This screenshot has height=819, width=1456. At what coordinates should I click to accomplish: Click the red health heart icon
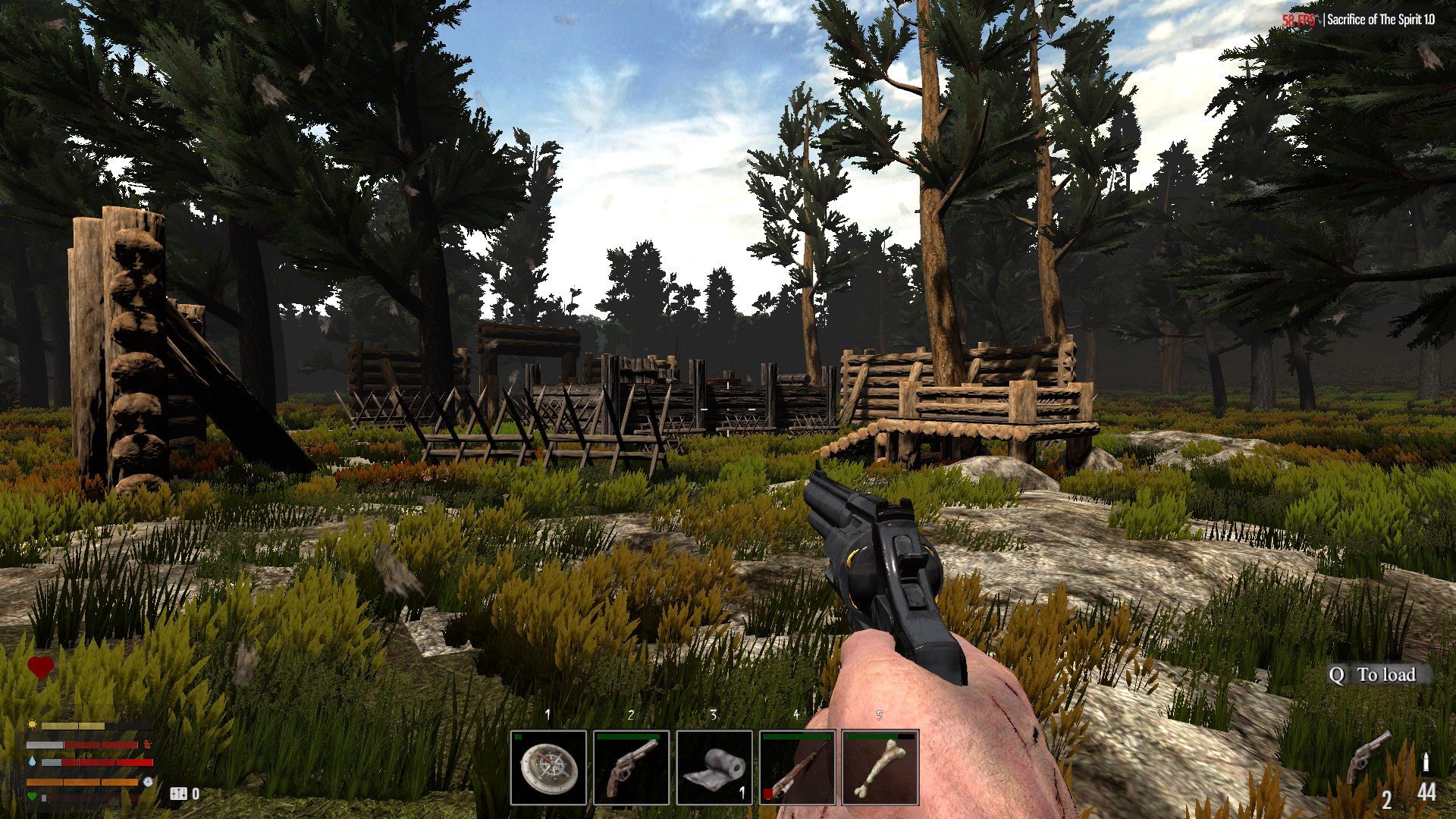click(x=40, y=667)
